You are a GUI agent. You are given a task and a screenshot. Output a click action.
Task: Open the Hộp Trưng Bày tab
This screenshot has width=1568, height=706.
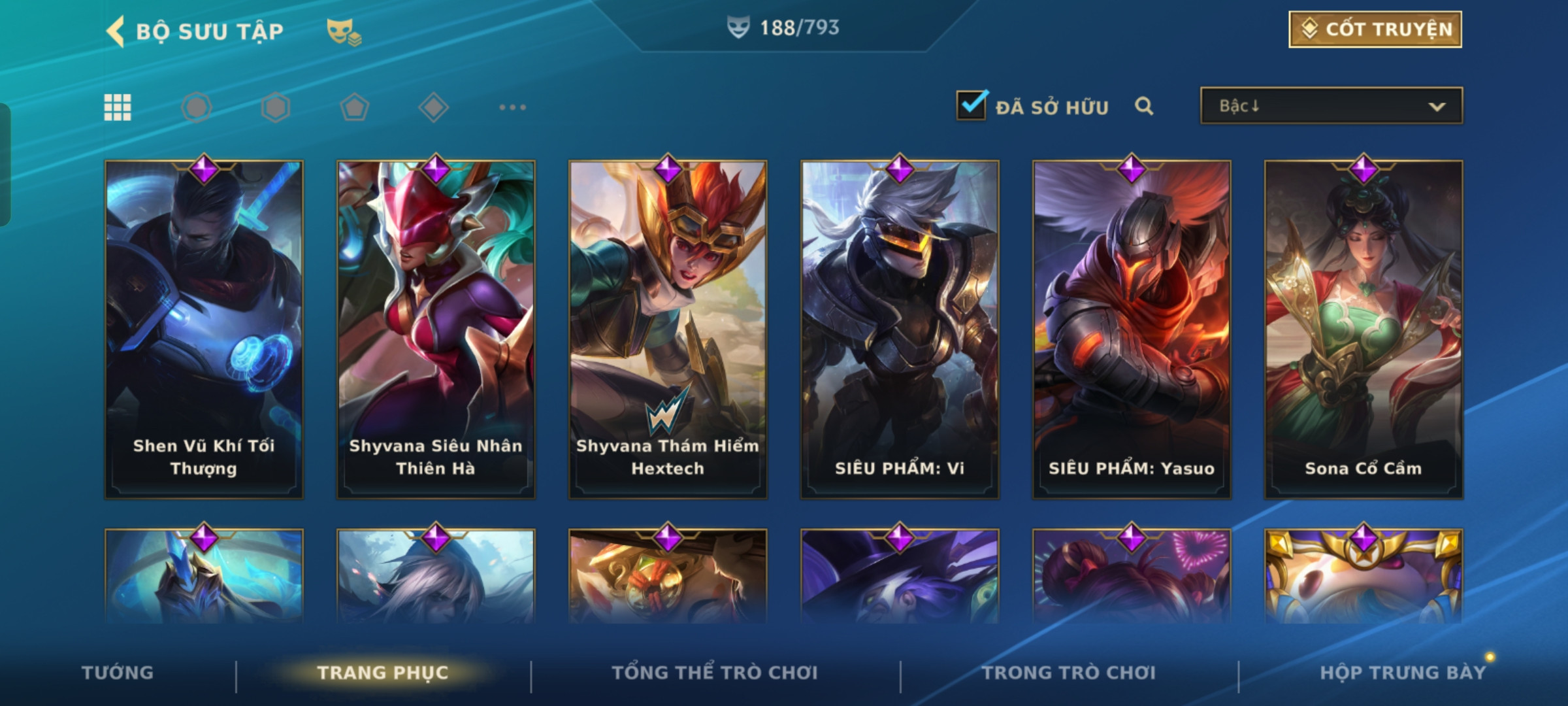point(1403,673)
